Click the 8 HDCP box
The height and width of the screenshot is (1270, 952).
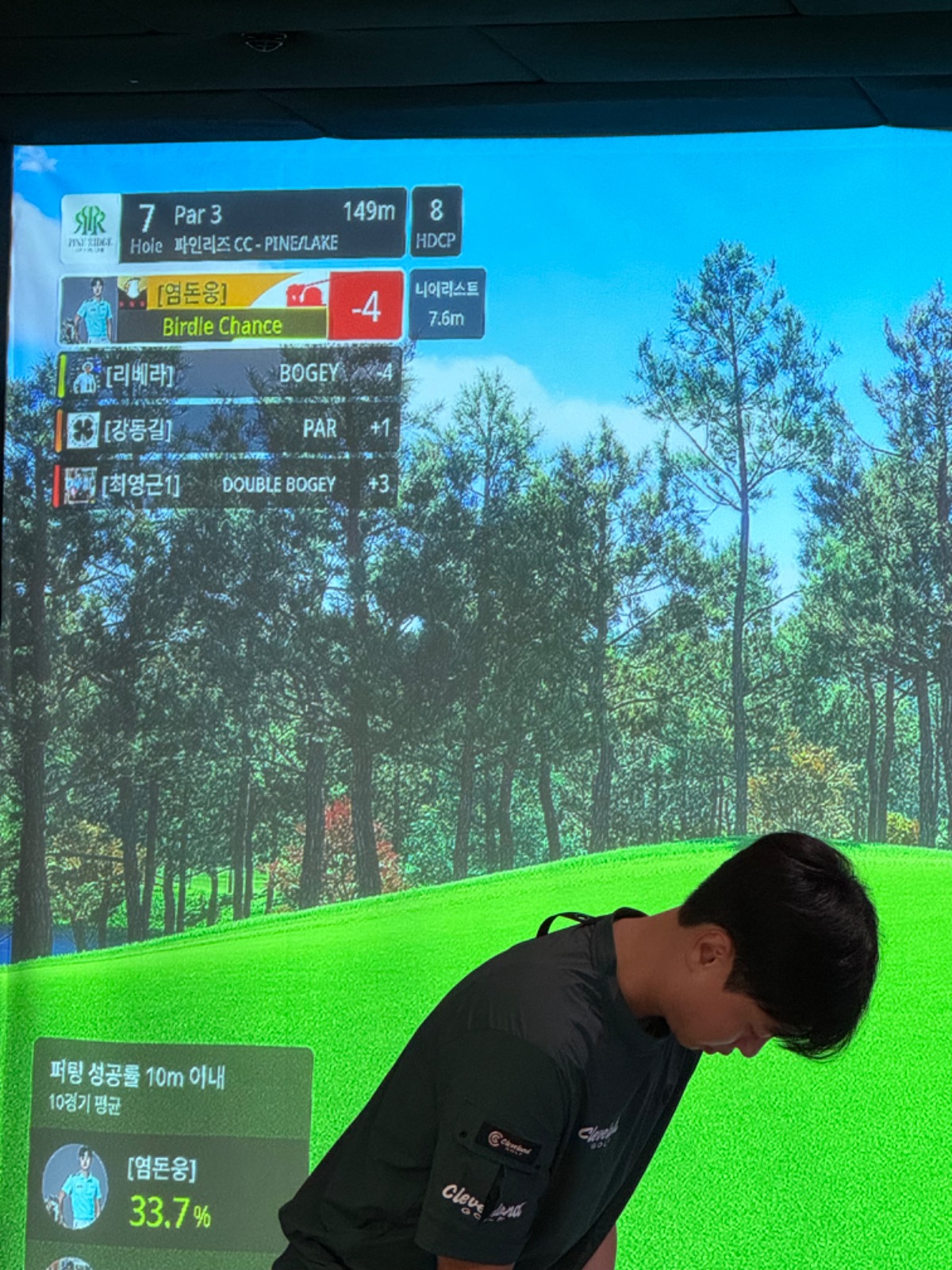[436, 222]
